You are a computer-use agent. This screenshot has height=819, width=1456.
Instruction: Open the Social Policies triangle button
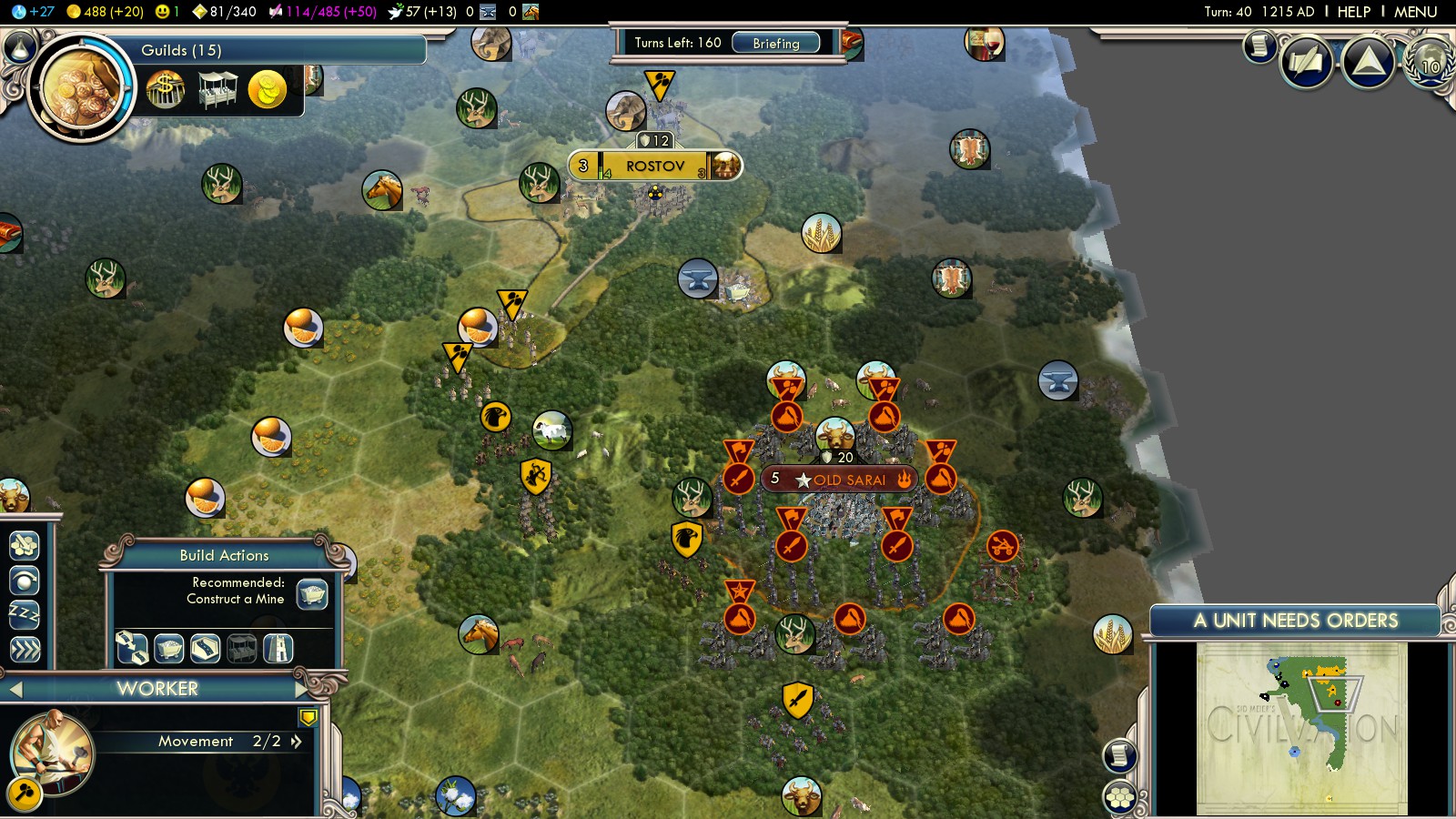[x=1369, y=62]
